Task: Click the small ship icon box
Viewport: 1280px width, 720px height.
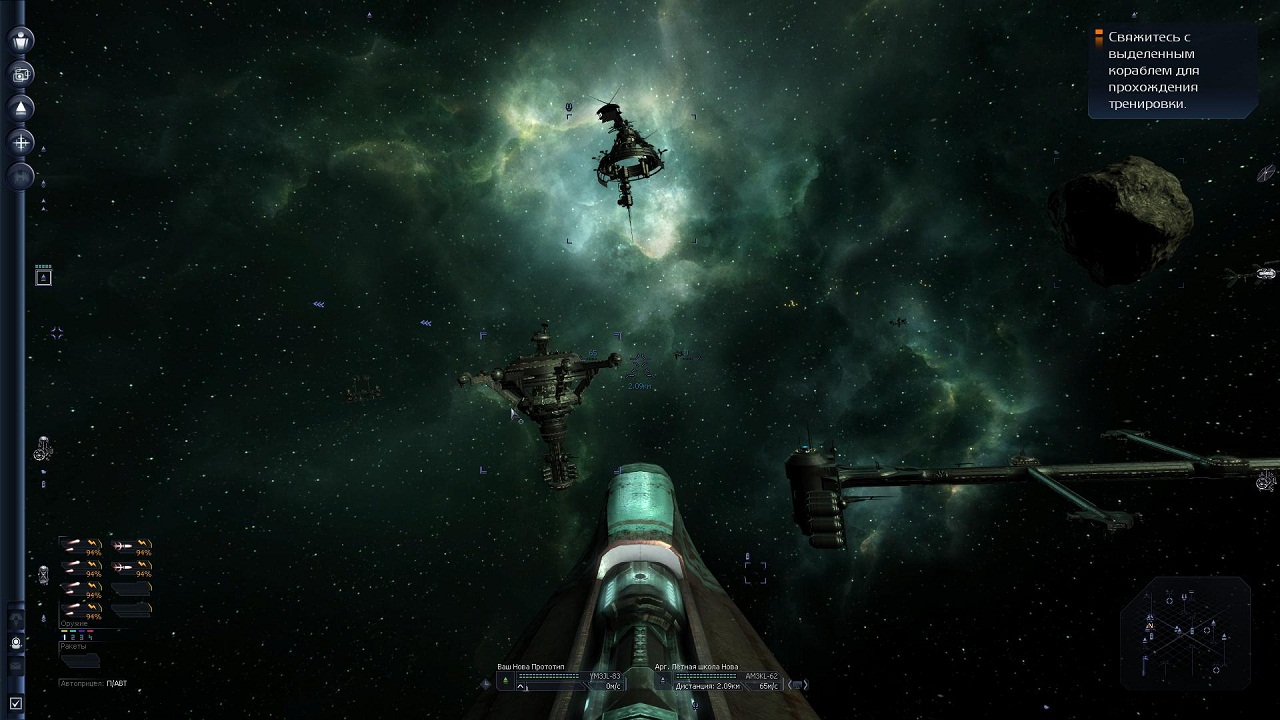Action: tap(43, 277)
